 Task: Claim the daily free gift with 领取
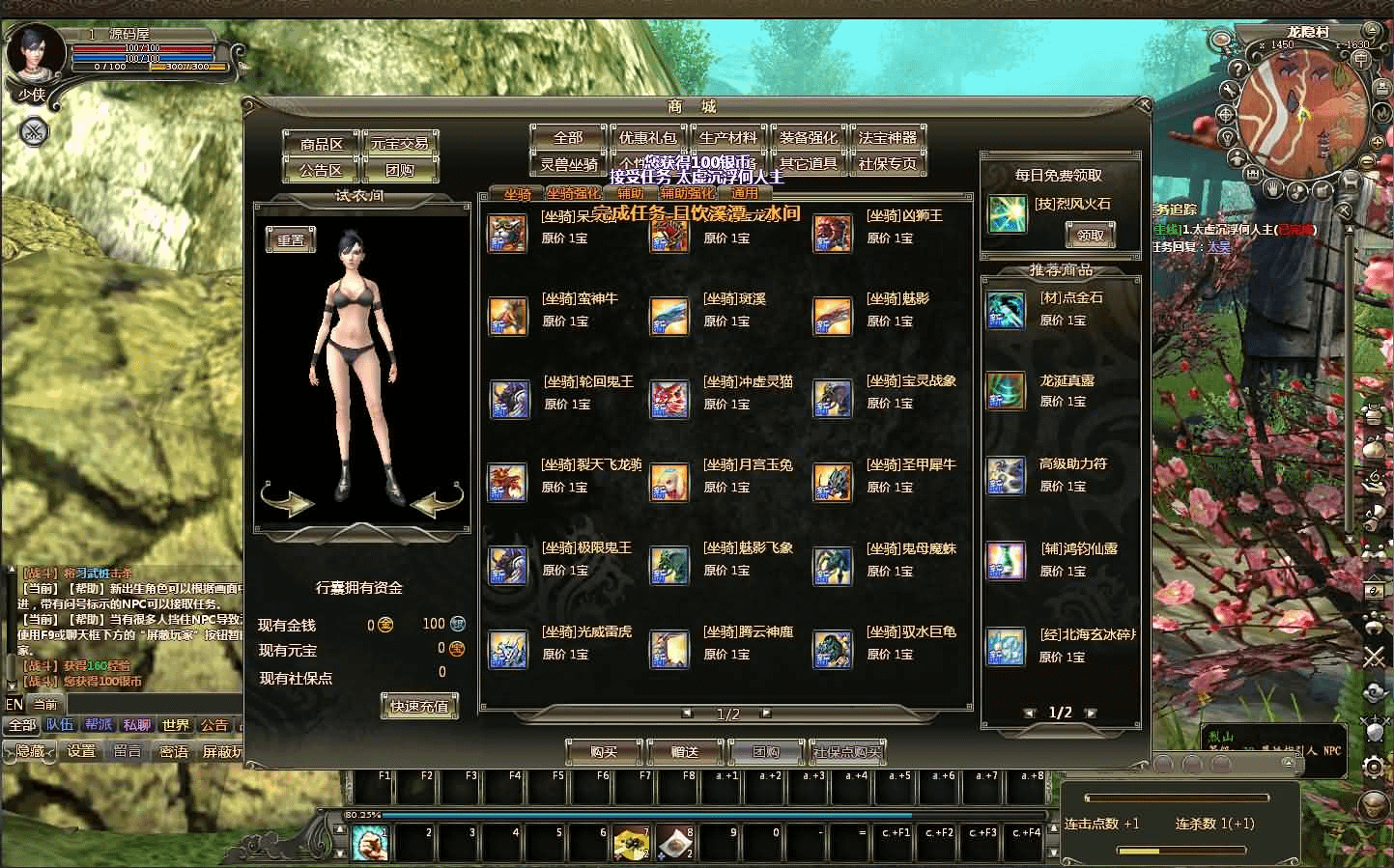pos(1090,235)
